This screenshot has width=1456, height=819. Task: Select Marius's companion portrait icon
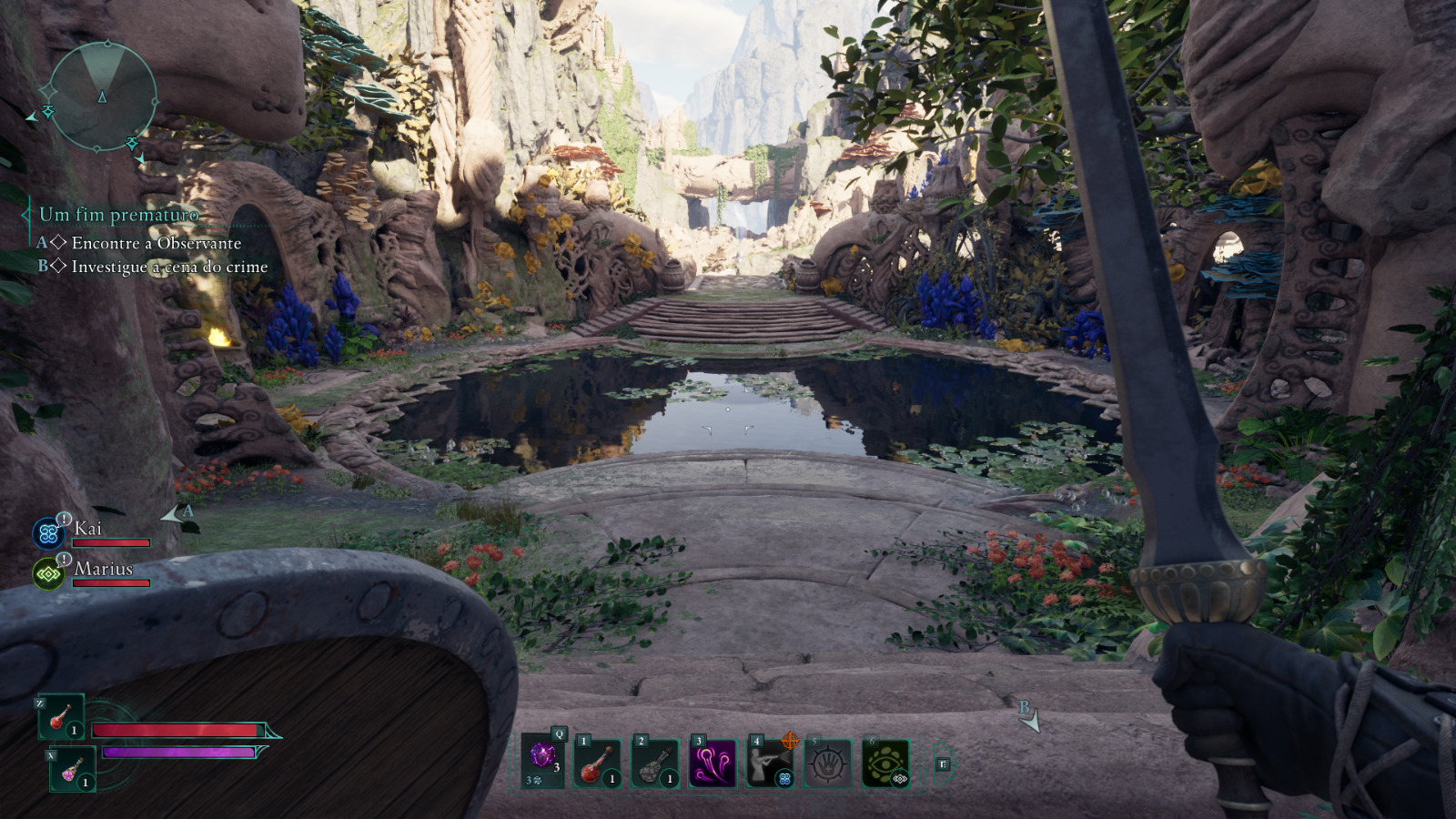(48, 574)
